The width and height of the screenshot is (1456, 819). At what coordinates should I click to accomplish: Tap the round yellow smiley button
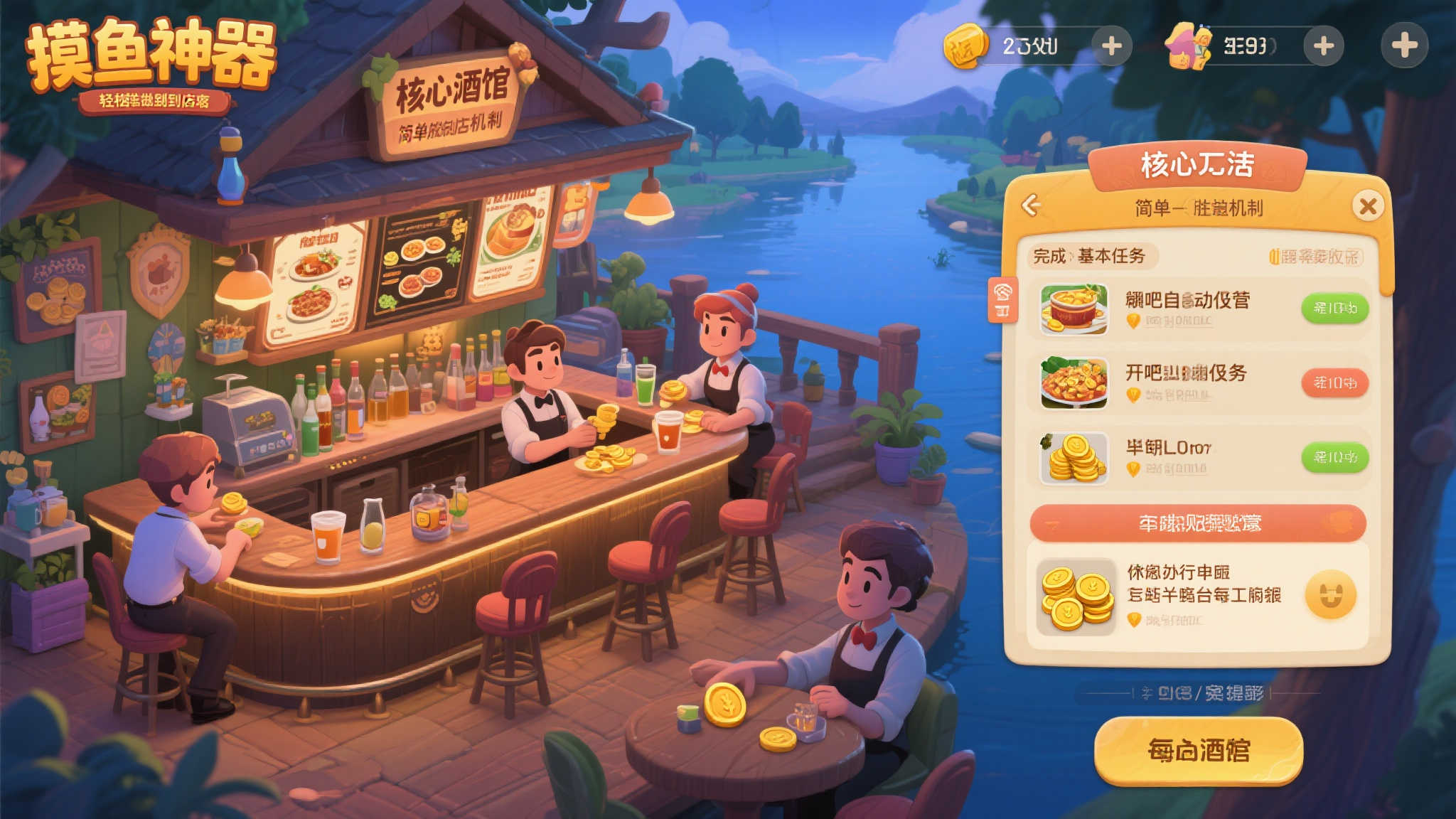tap(1330, 595)
